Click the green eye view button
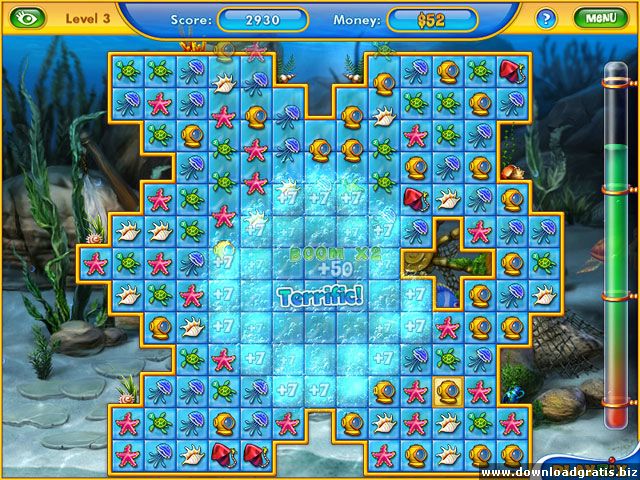640x480 pixels. [29, 18]
